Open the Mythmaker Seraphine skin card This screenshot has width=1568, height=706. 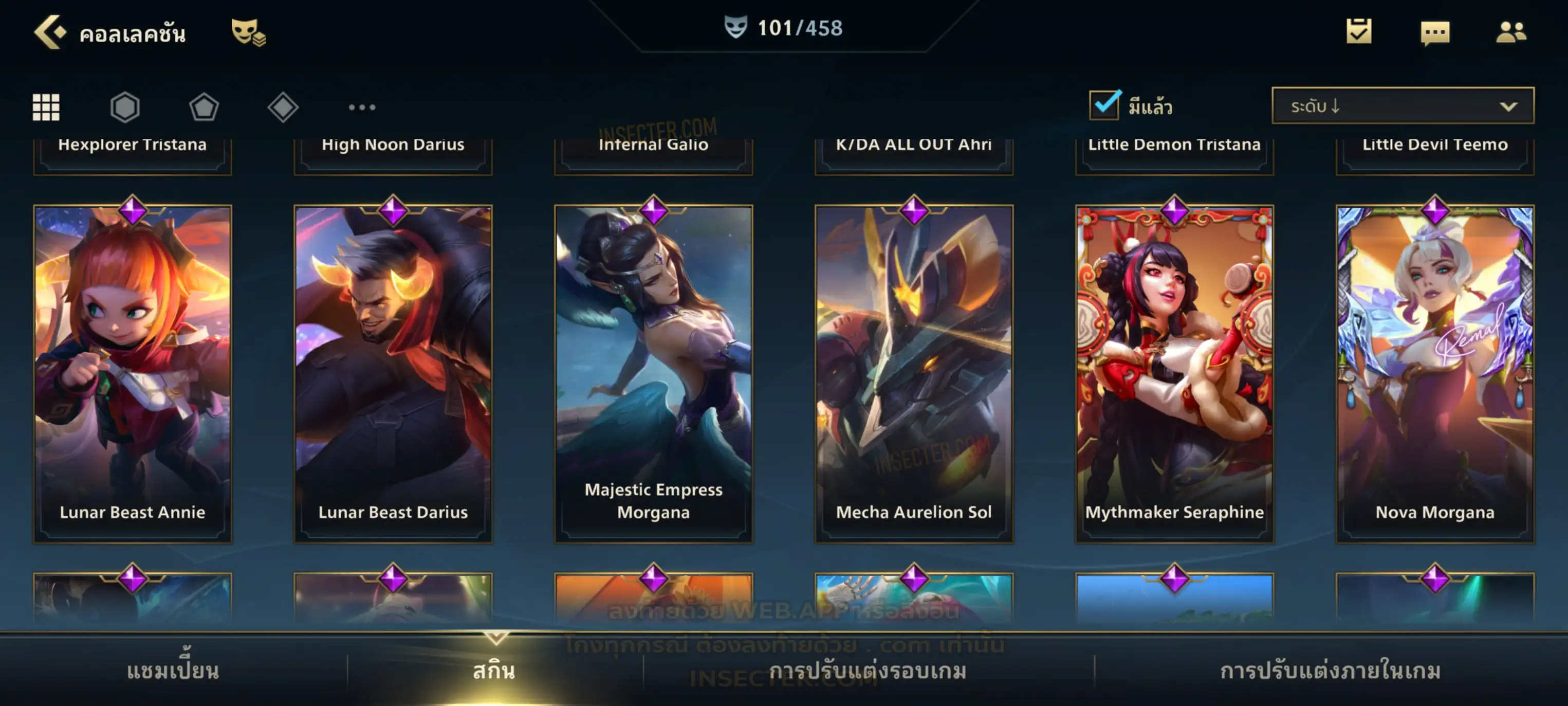pos(1174,373)
